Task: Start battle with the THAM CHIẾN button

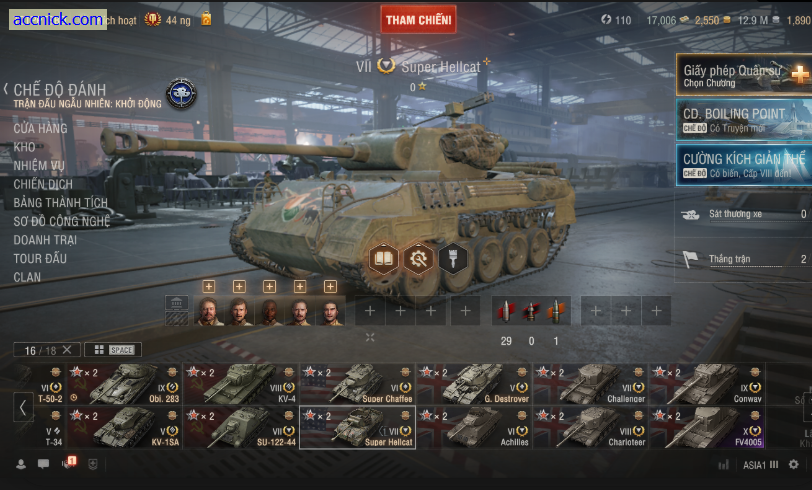Action: (418, 19)
